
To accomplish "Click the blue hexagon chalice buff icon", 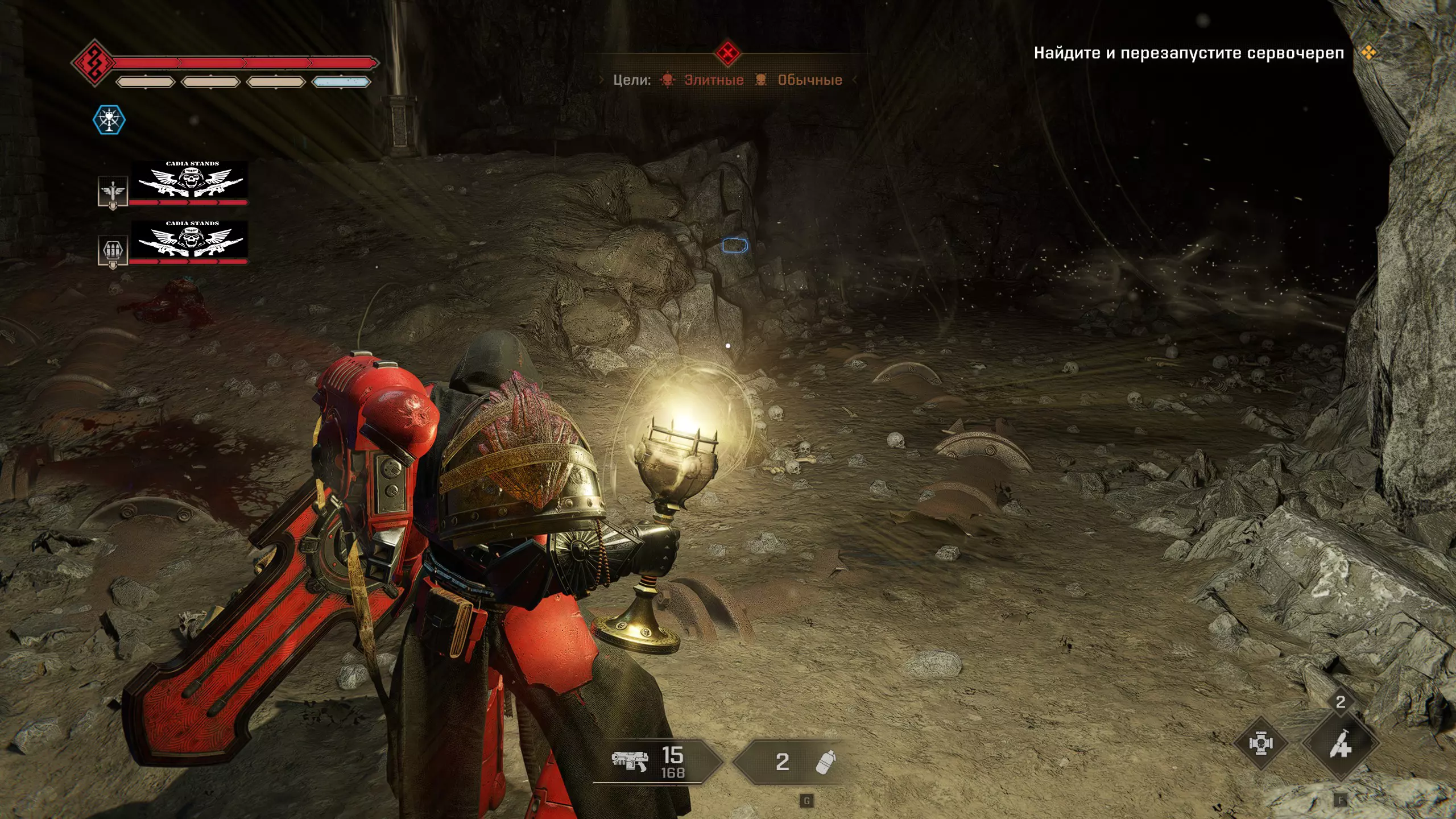I will 109,120.
